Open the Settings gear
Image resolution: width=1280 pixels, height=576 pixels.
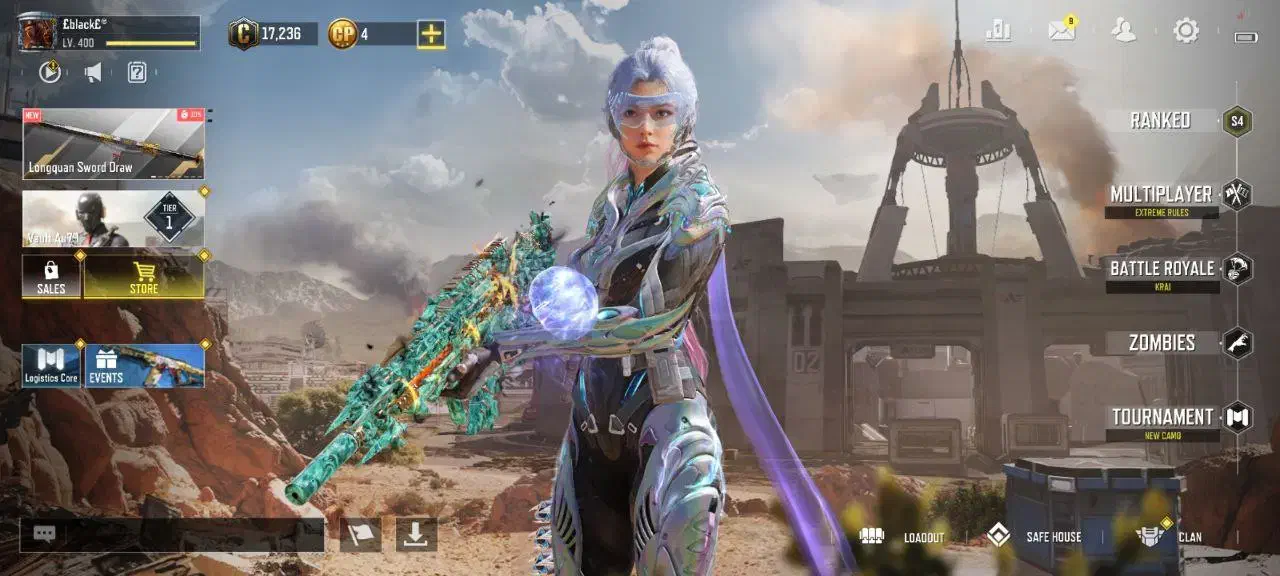(x=1186, y=31)
